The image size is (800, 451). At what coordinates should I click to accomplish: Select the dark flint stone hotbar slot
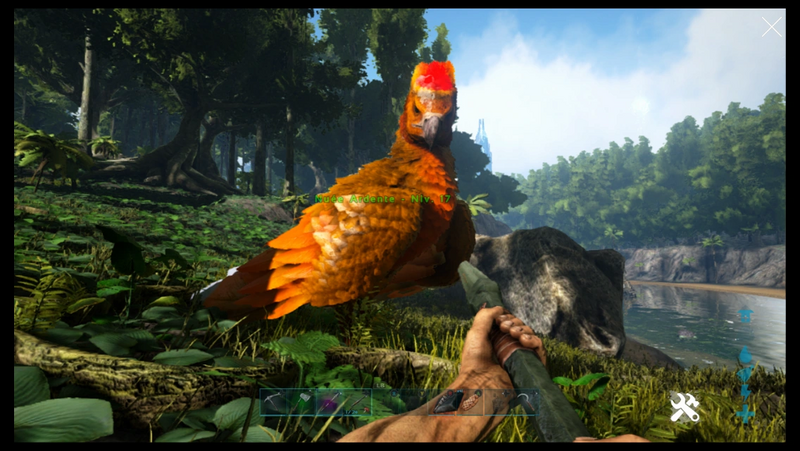pos(450,402)
